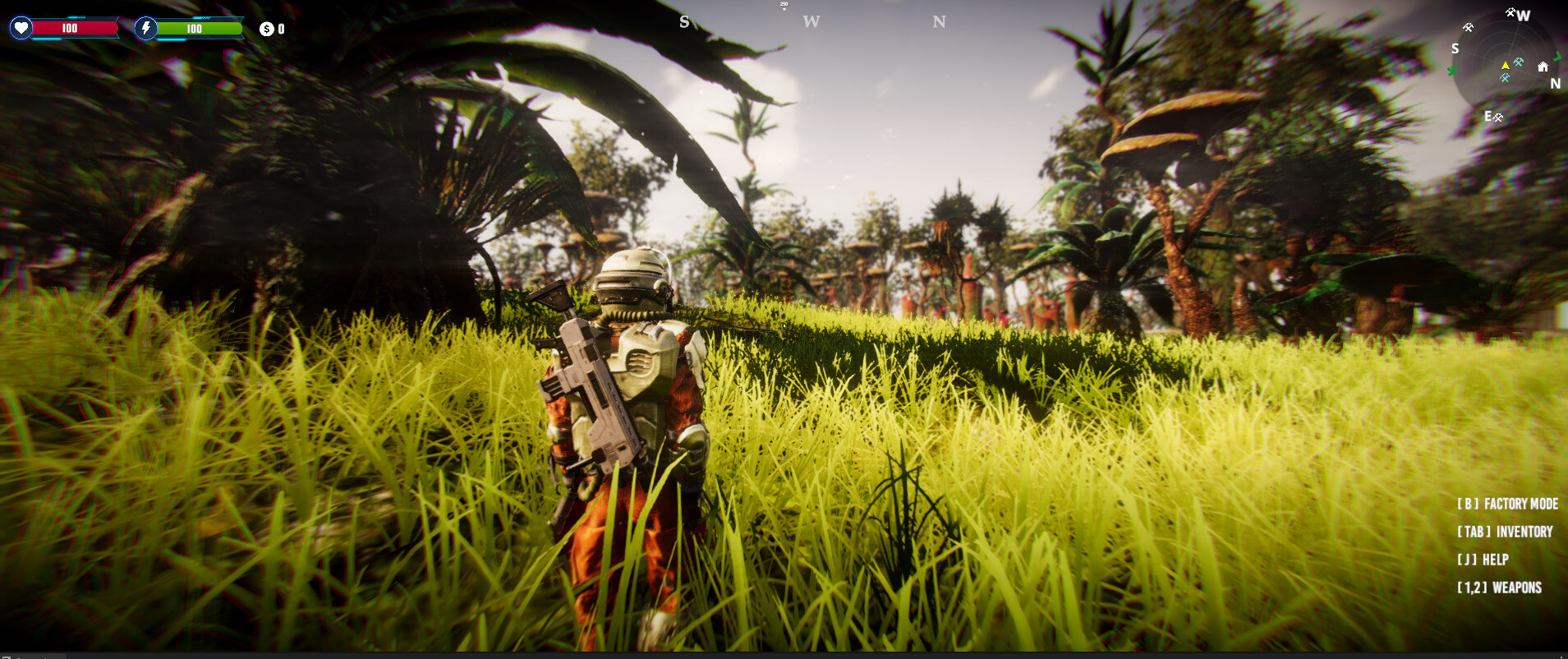The width and height of the screenshot is (1568, 659).
Task: Click the money counter value showing 0
Action: (281, 27)
